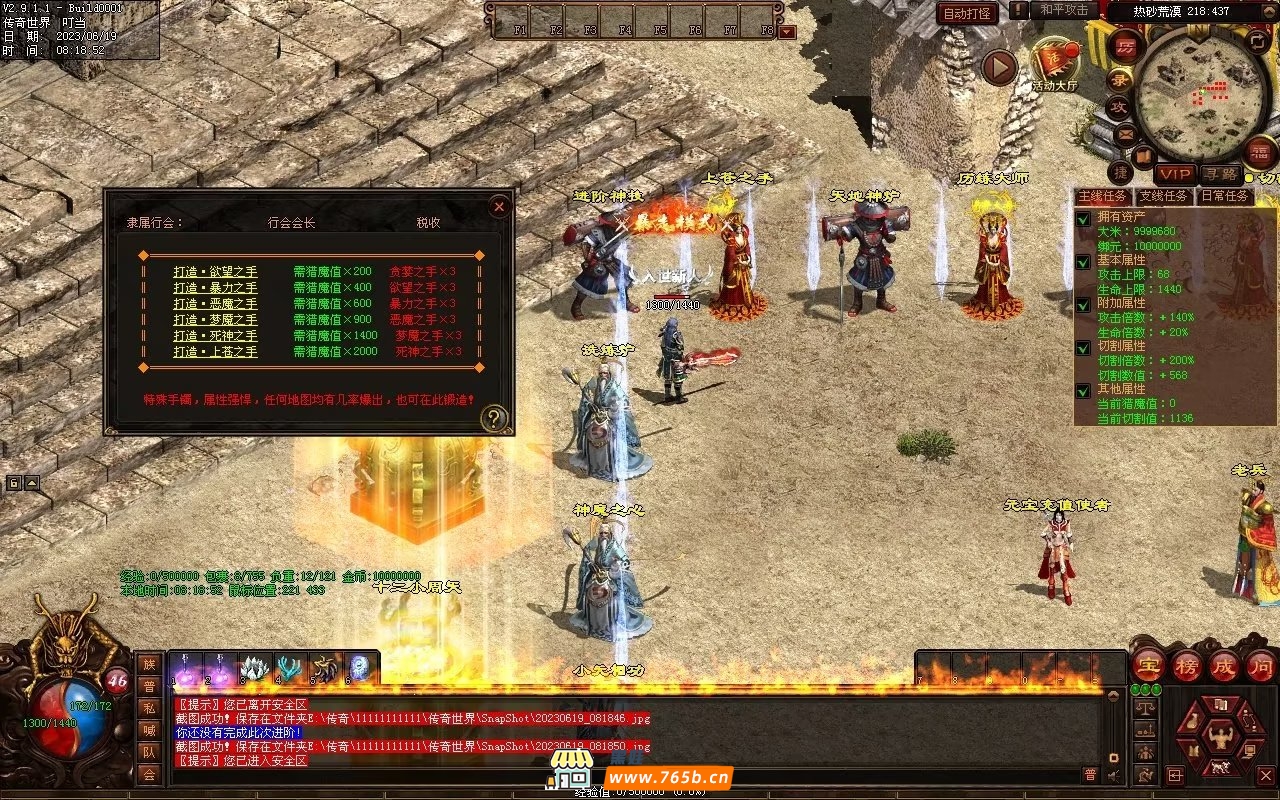Viewport: 1280px width, 800px height.
Task: Toggle the 拥有资产 checkbox
Action: 1083,219
